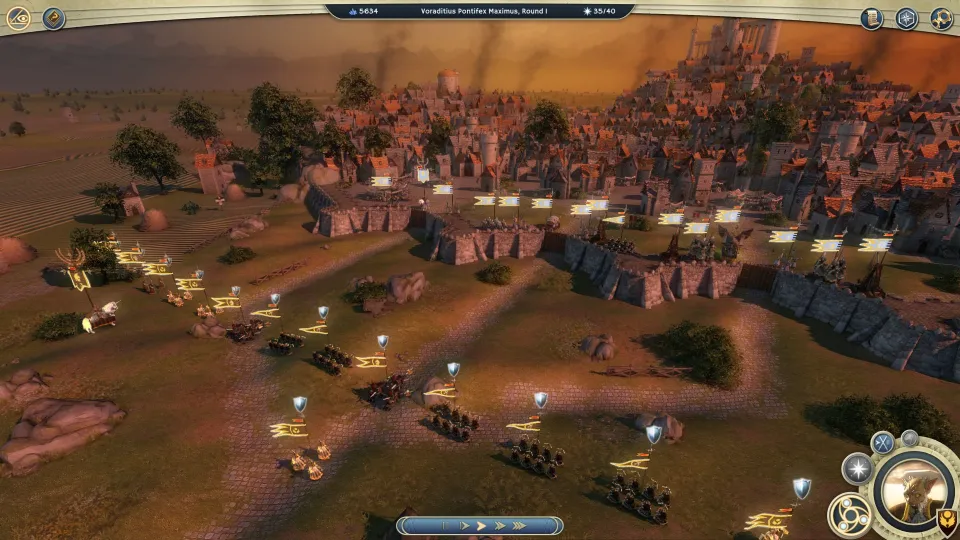Click the crossed swords button
This screenshot has height=540, width=960.
point(882,442)
